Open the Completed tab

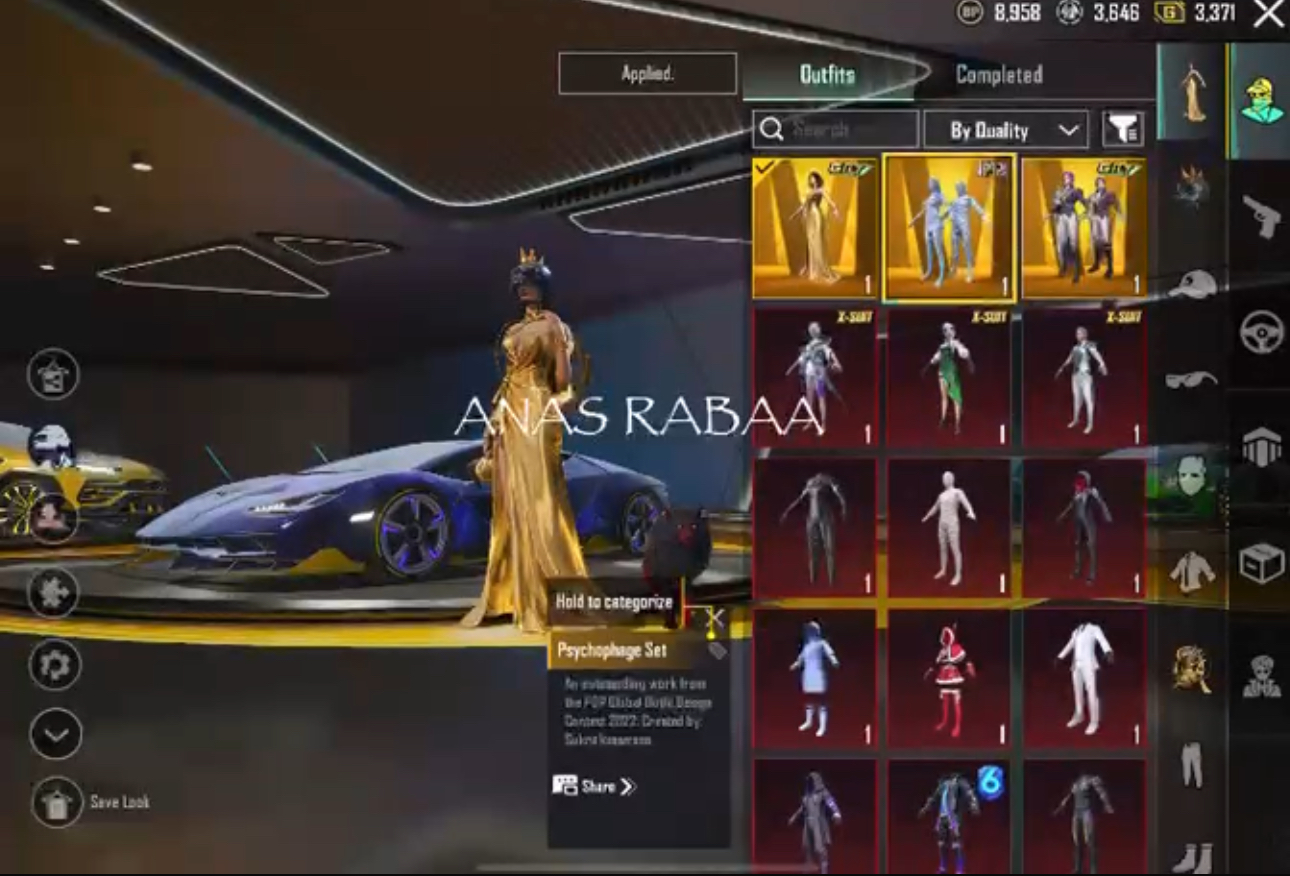[998, 75]
